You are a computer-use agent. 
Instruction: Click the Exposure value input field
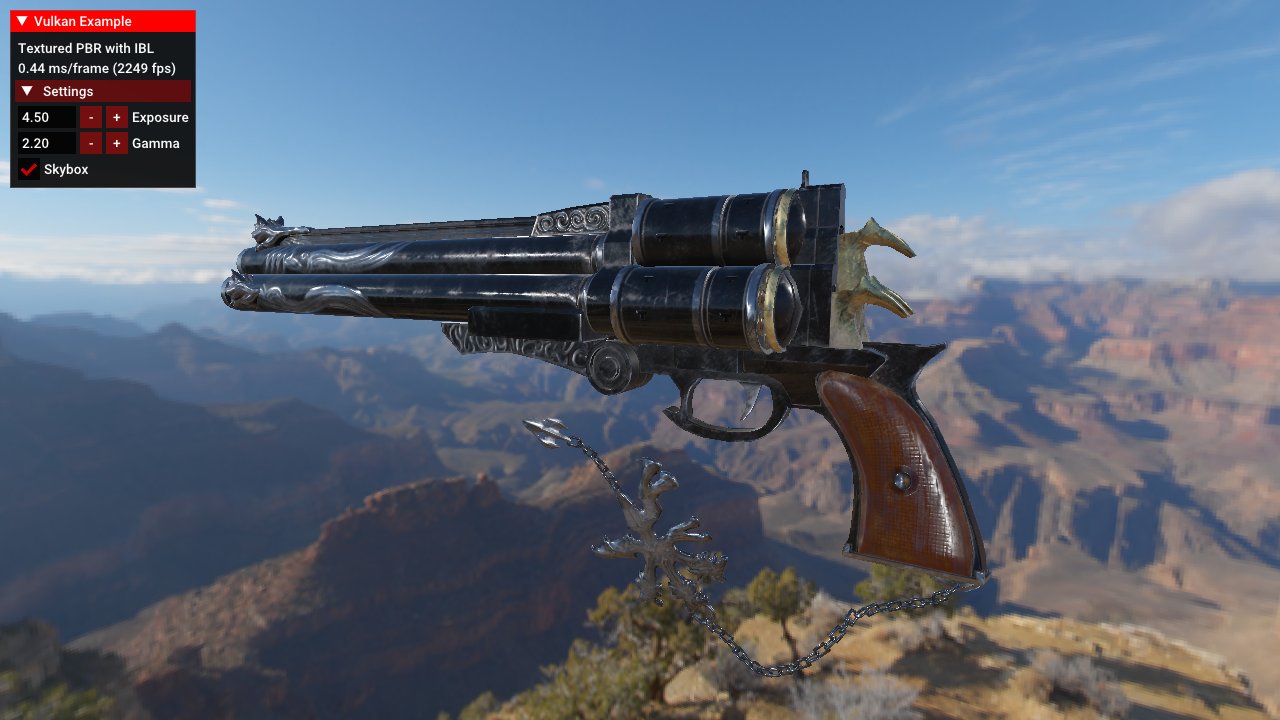click(47, 117)
